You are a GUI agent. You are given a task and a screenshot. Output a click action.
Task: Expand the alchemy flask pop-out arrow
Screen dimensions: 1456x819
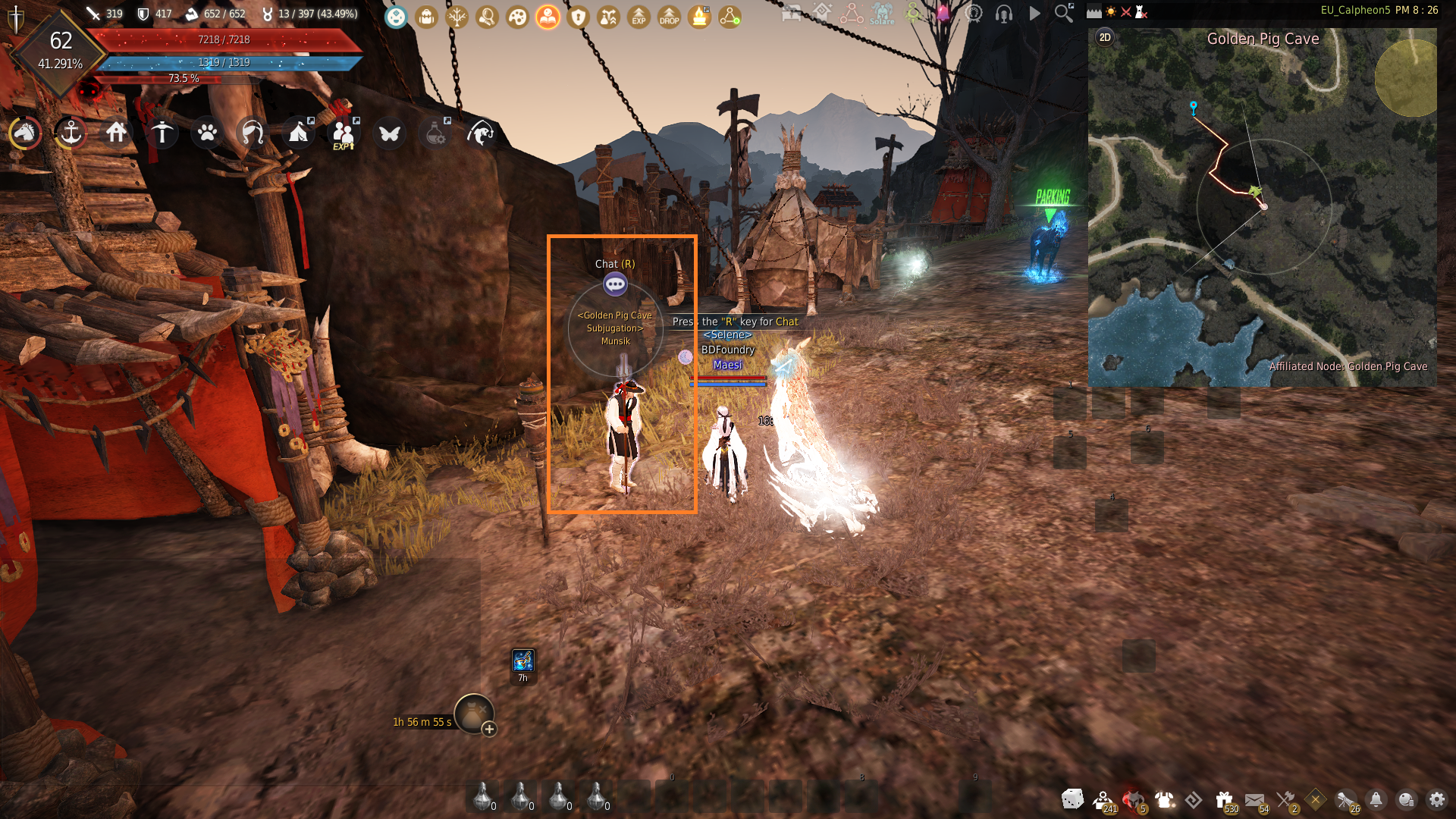(x=447, y=120)
